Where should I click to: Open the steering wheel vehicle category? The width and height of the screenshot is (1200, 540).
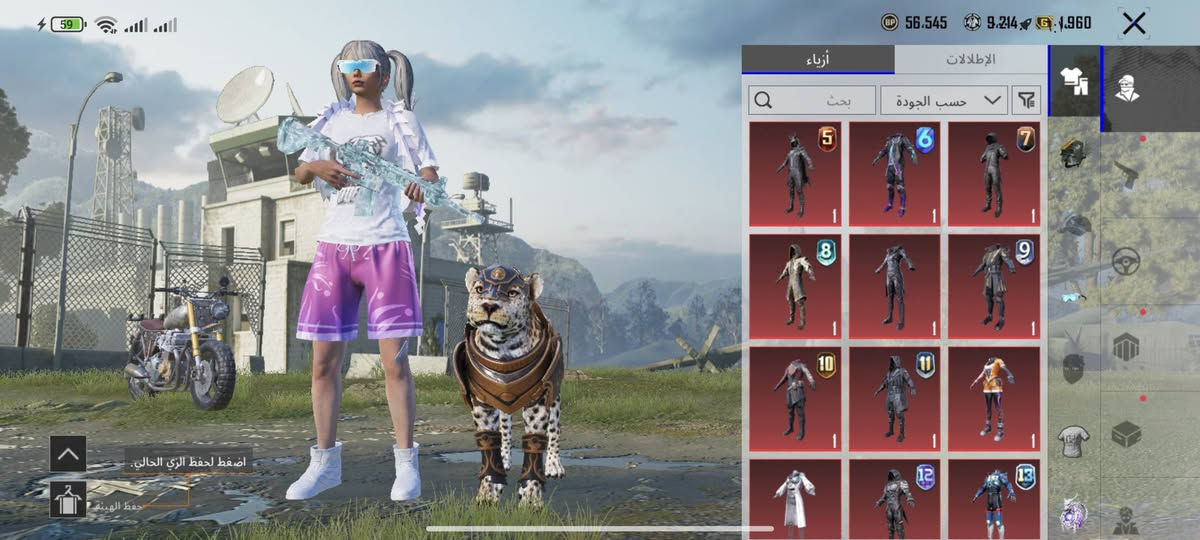[1127, 262]
